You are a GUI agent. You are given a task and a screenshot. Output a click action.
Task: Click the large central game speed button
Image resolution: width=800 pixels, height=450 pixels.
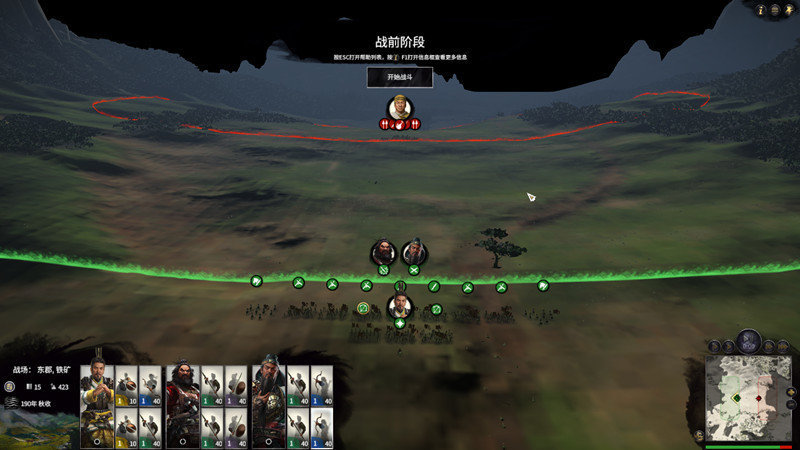747,341
